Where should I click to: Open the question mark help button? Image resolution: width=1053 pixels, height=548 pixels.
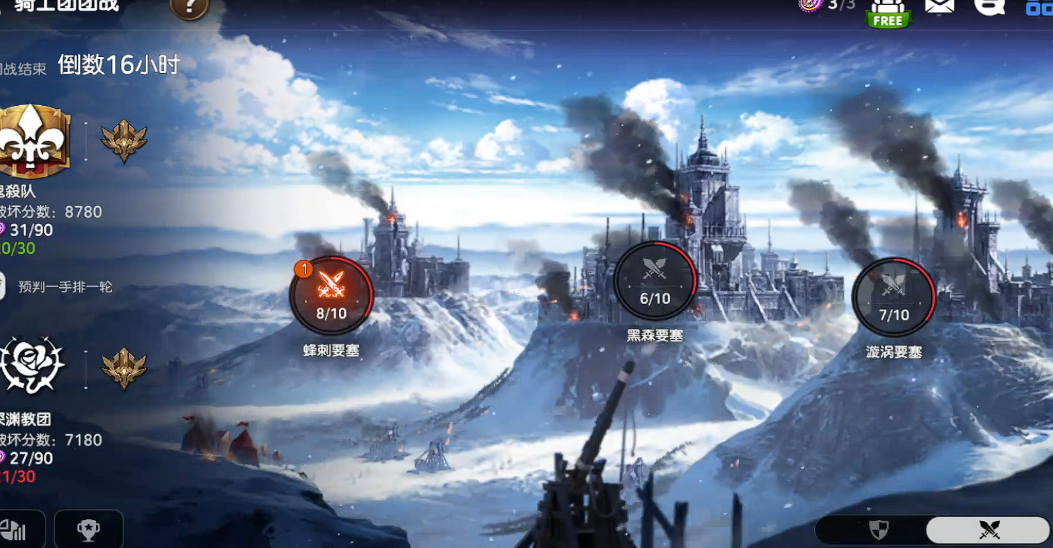(x=189, y=8)
